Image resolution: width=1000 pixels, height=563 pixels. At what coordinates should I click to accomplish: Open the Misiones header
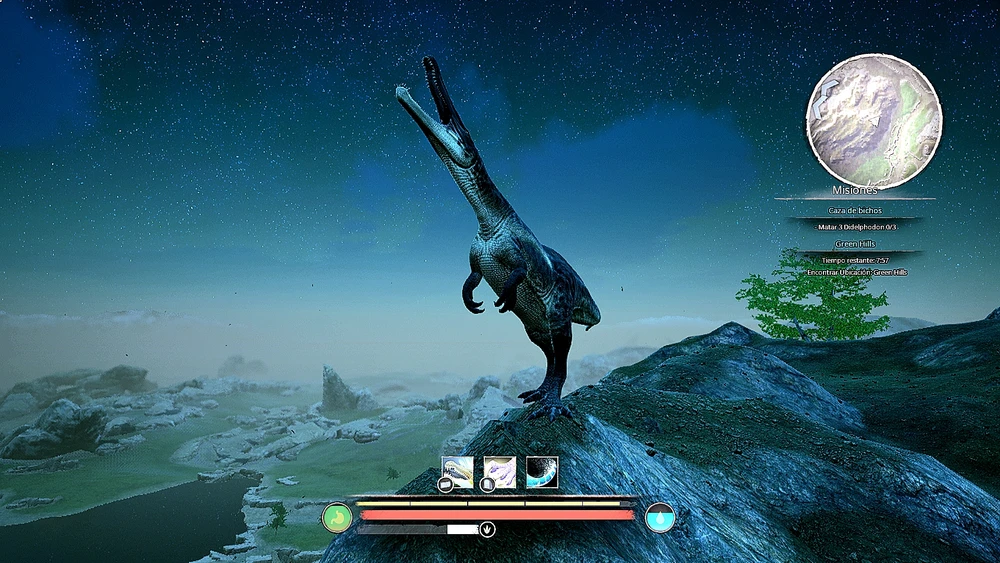click(x=855, y=190)
